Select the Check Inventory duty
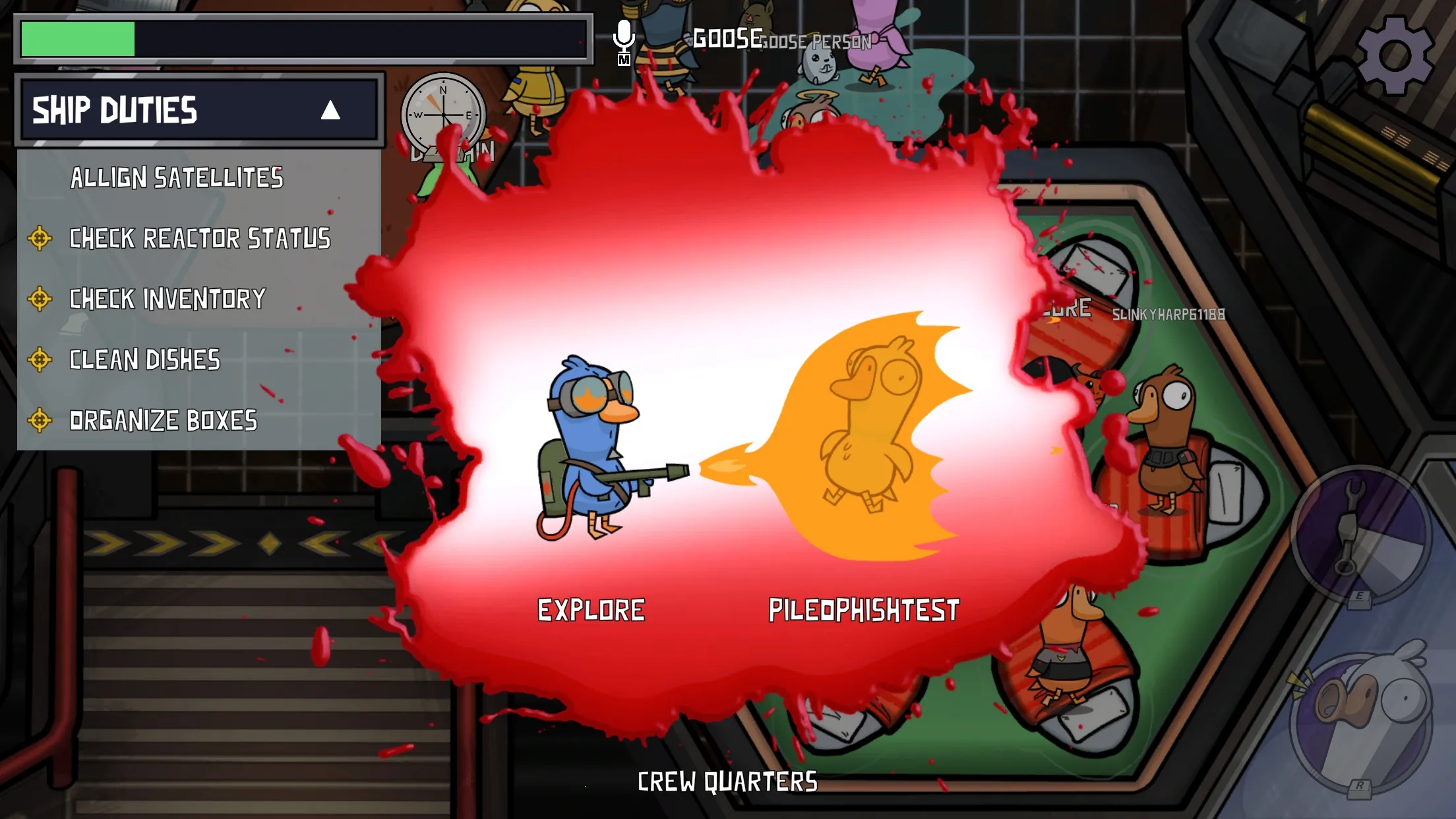This screenshot has height=819, width=1456. 167,299
